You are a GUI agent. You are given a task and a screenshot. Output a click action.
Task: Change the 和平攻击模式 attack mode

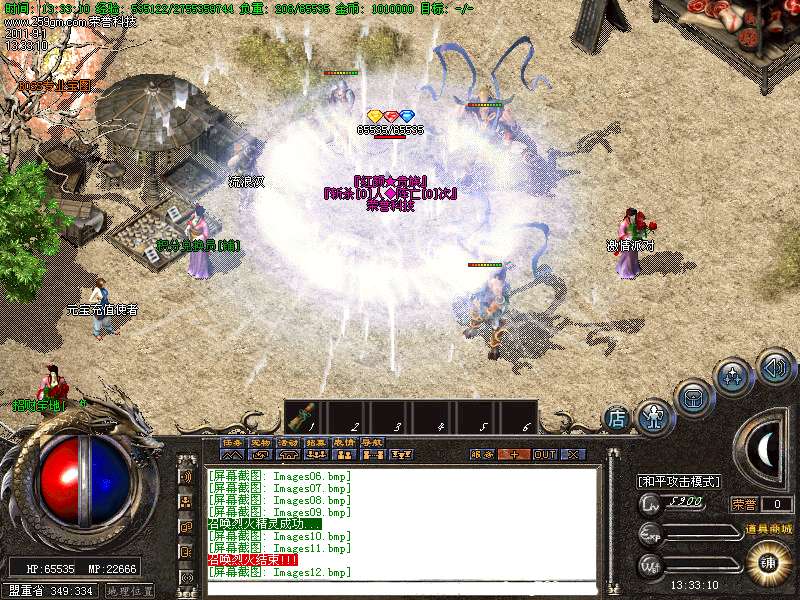[x=679, y=482]
